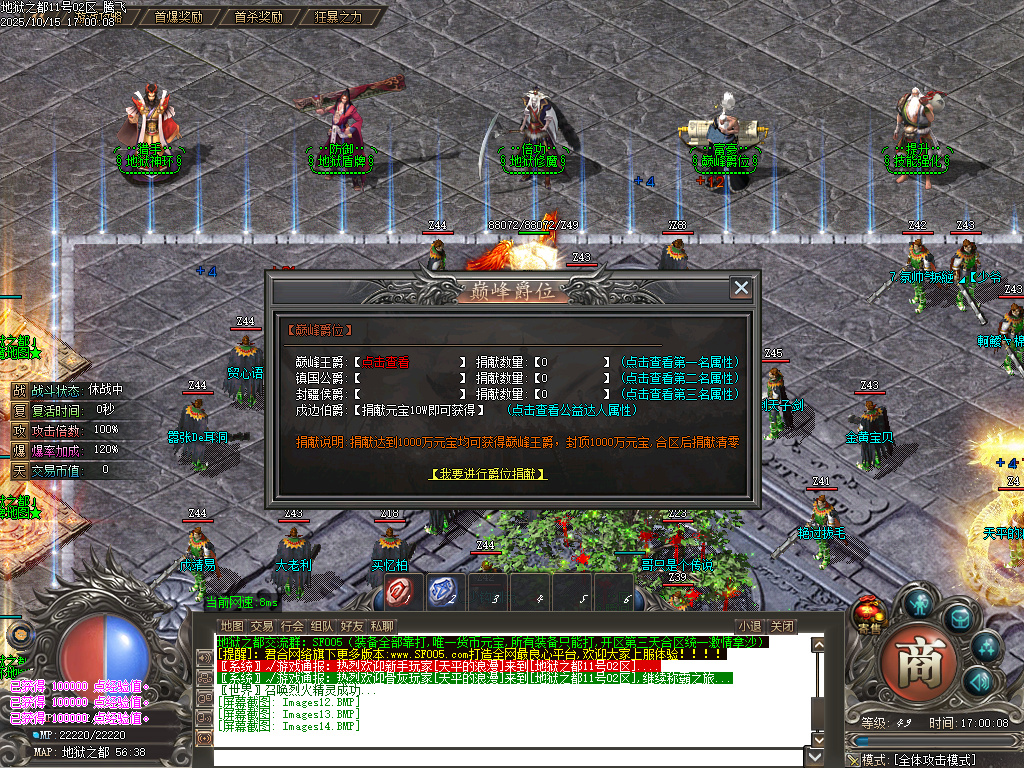The height and width of the screenshot is (768, 1024).
Task: Open 点击查看公益达人属性 link
Action: click(x=572, y=410)
